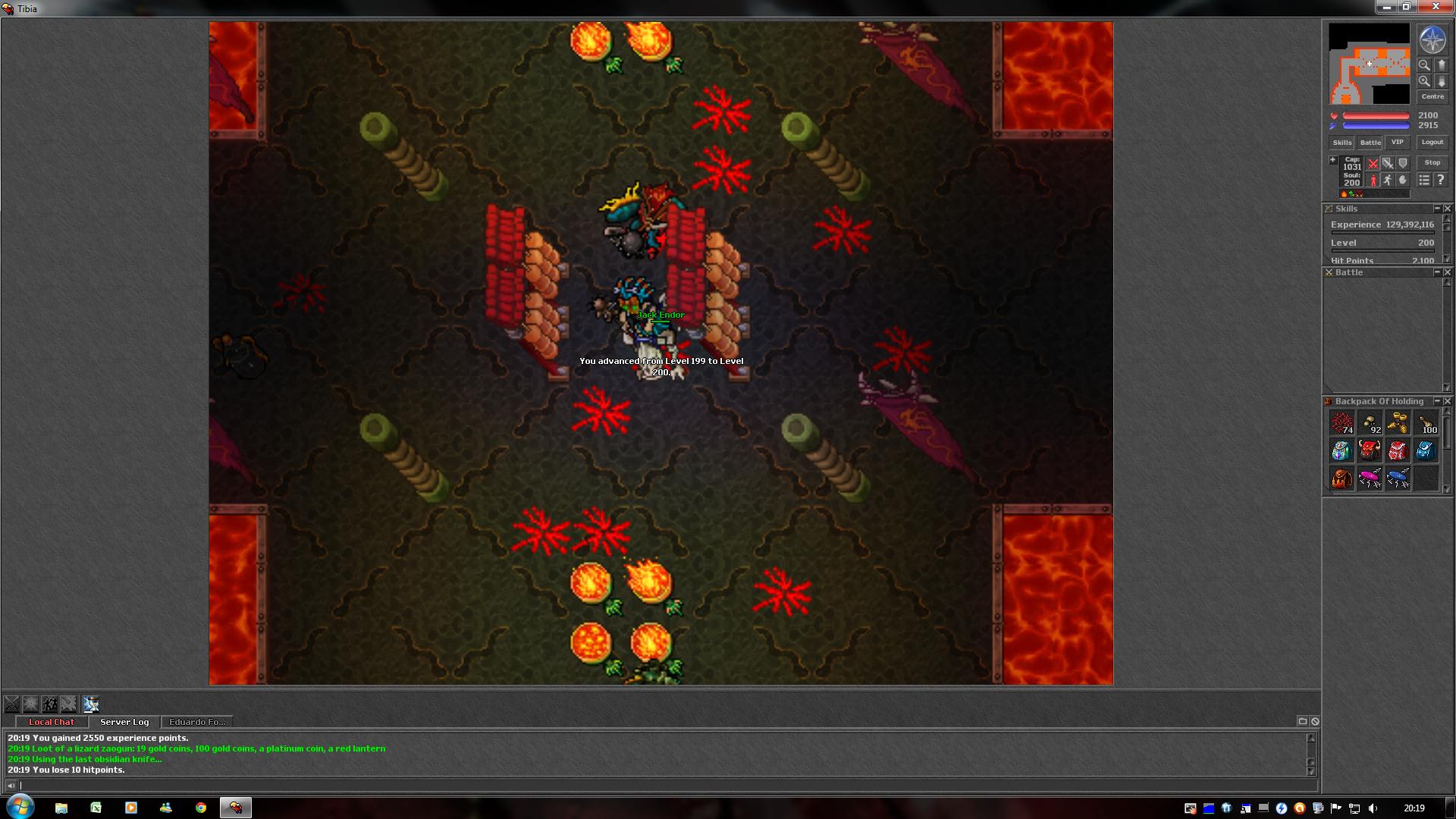1456x819 pixels.
Task: Open the Eduardo Fo... private chat tab
Action: tap(197, 722)
